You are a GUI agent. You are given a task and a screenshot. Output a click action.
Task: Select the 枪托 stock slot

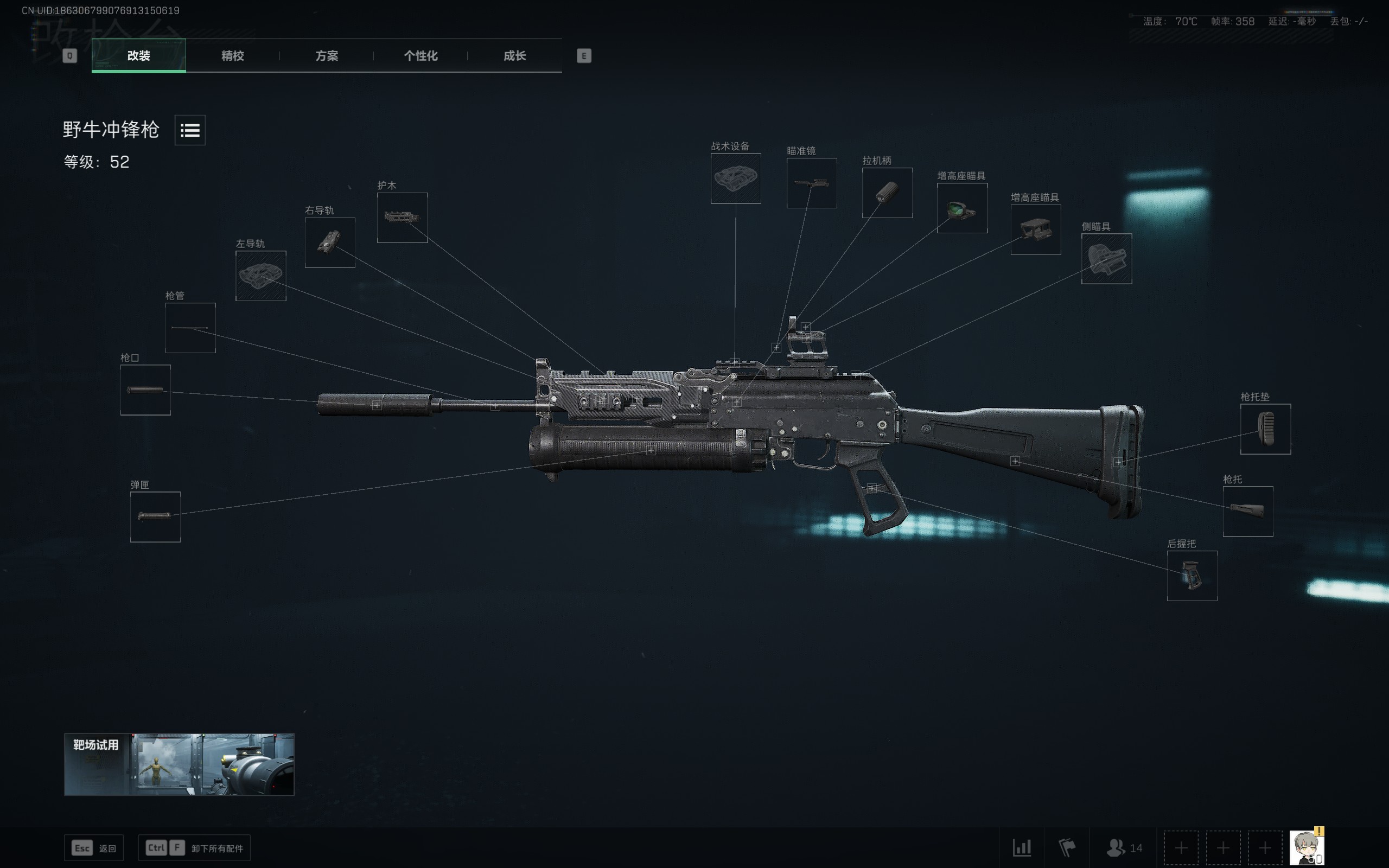tap(1248, 512)
